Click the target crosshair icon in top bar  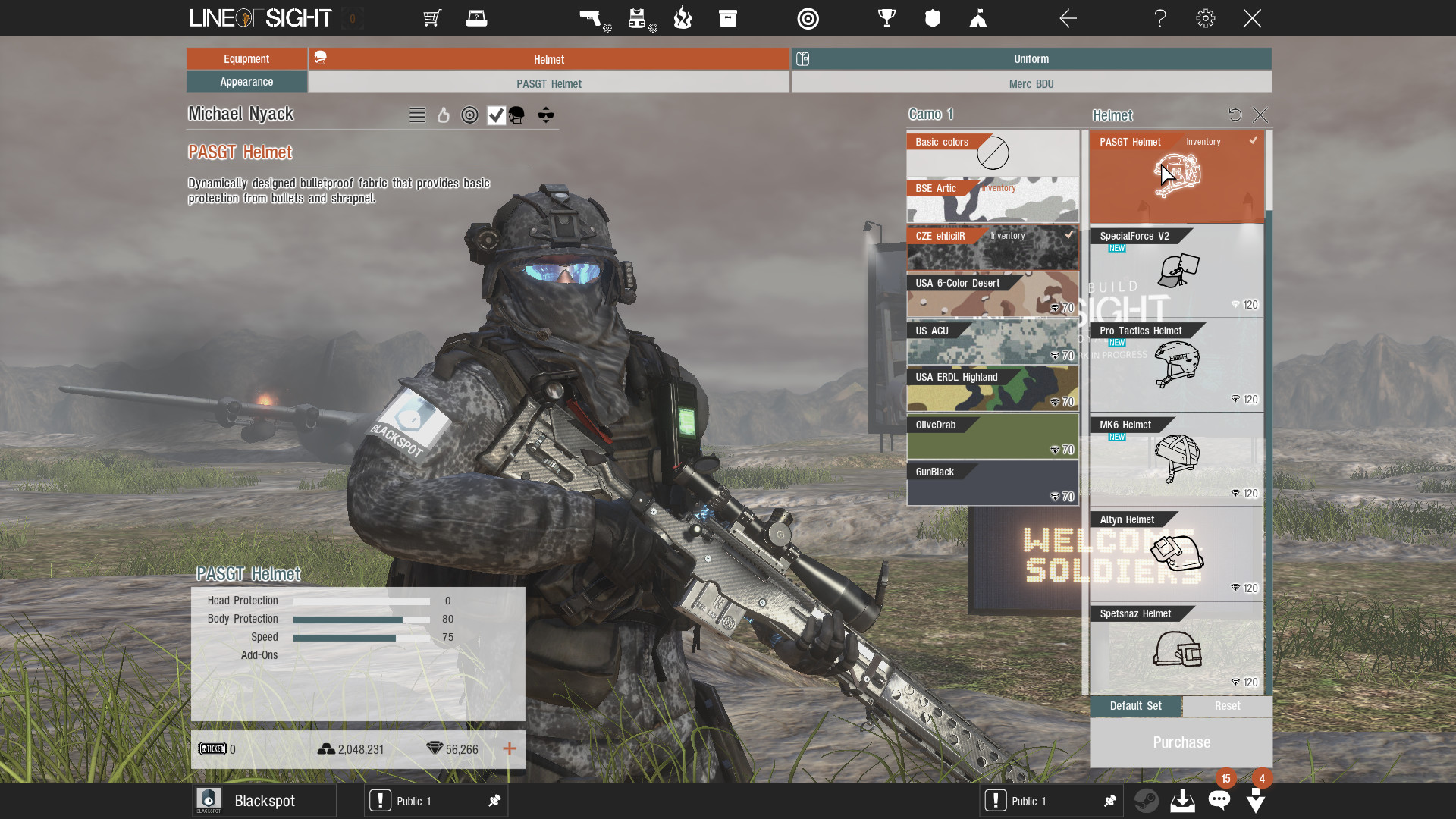(x=808, y=18)
